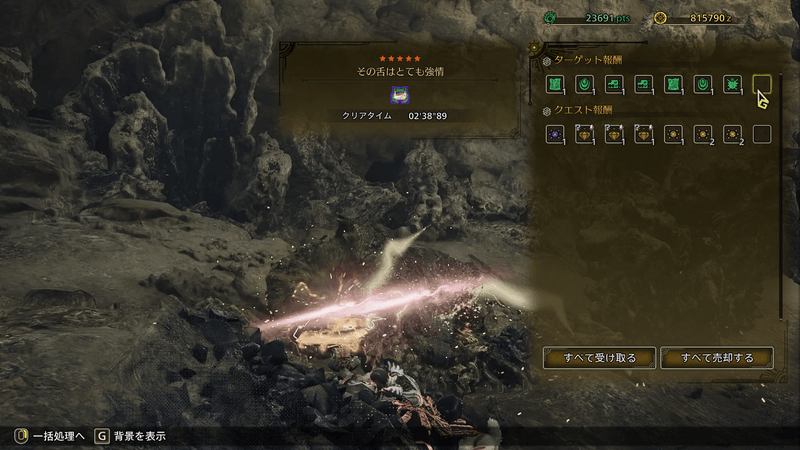Click the すべて売却する (sell all) button
The height and width of the screenshot is (450, 800).
click(x=716, y=357)
